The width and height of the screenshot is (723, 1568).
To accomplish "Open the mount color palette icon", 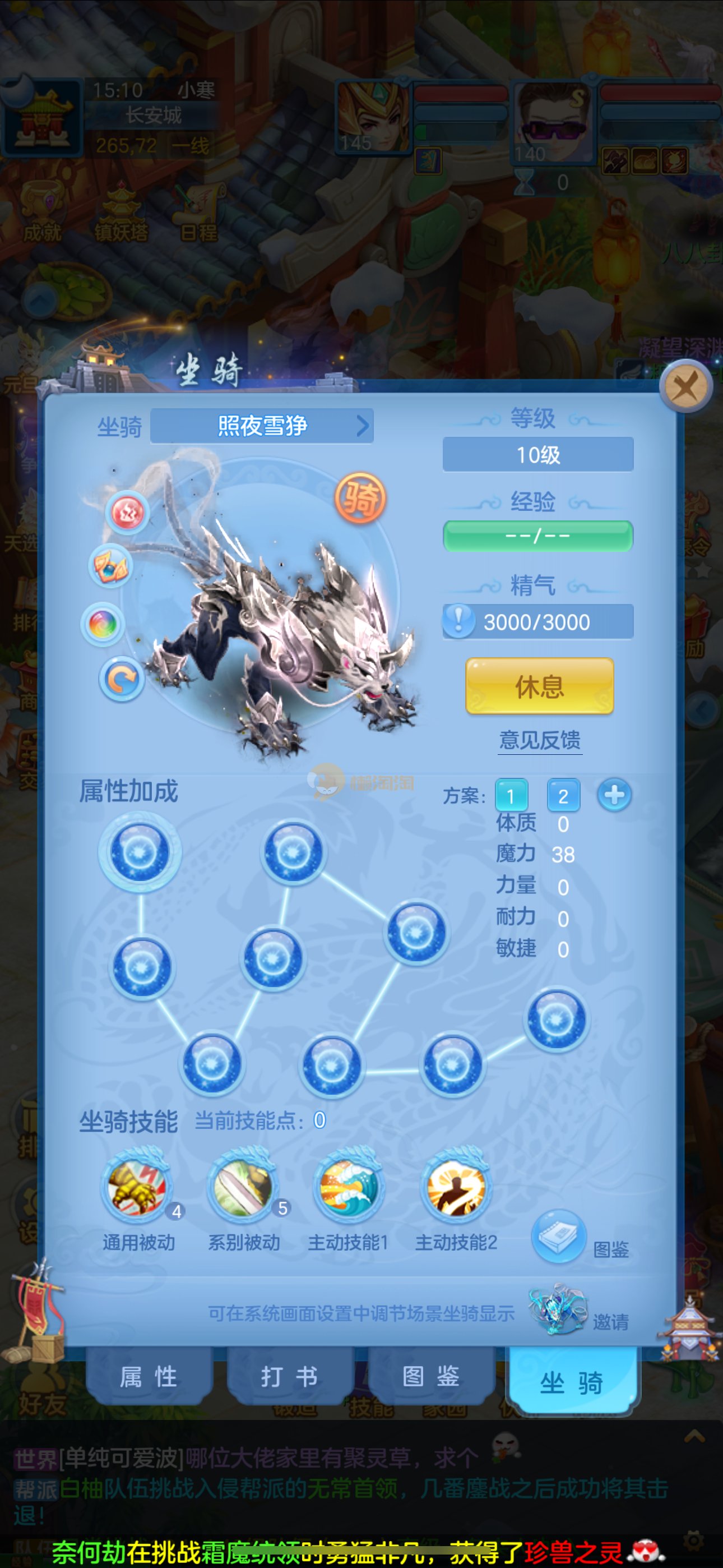I will (x=103, y=624).
